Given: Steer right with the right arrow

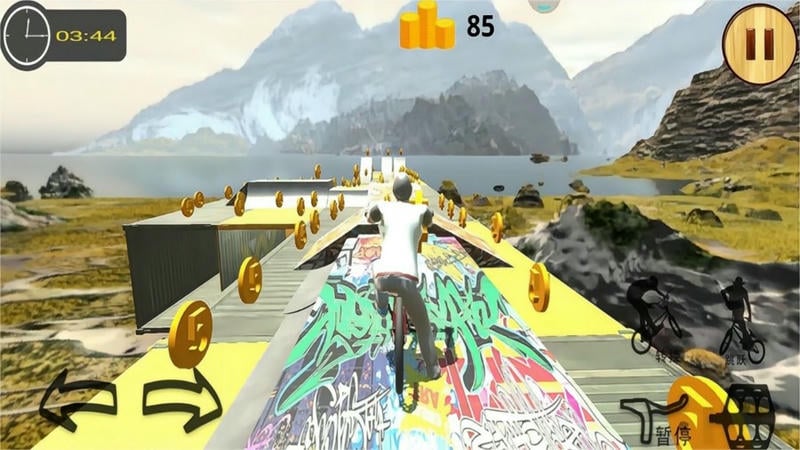Looking at the screenshot, I should [x=181, y=400].
